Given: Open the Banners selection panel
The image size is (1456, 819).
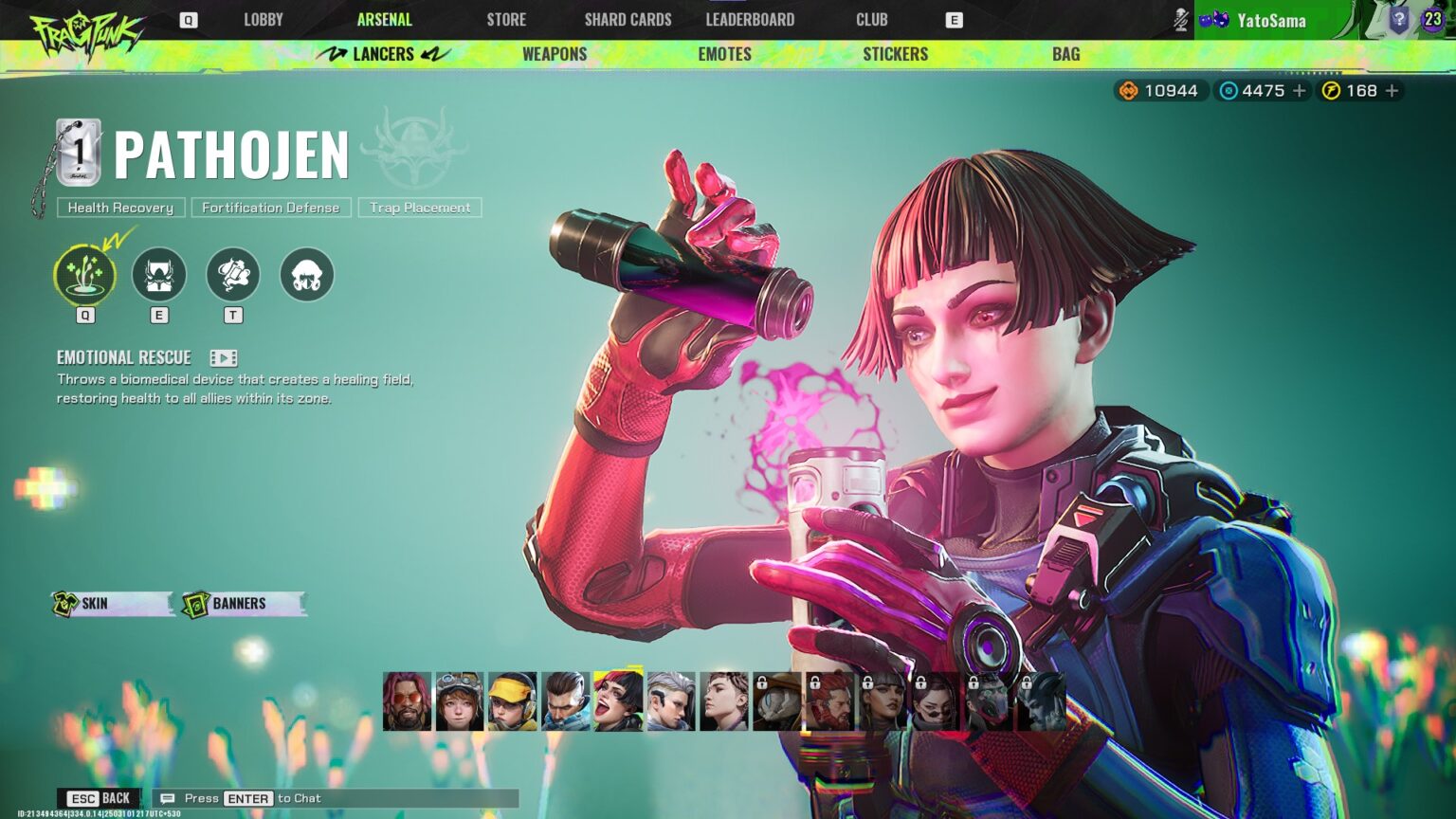Looking at the screenshot, I should click(x=235, y=602).
